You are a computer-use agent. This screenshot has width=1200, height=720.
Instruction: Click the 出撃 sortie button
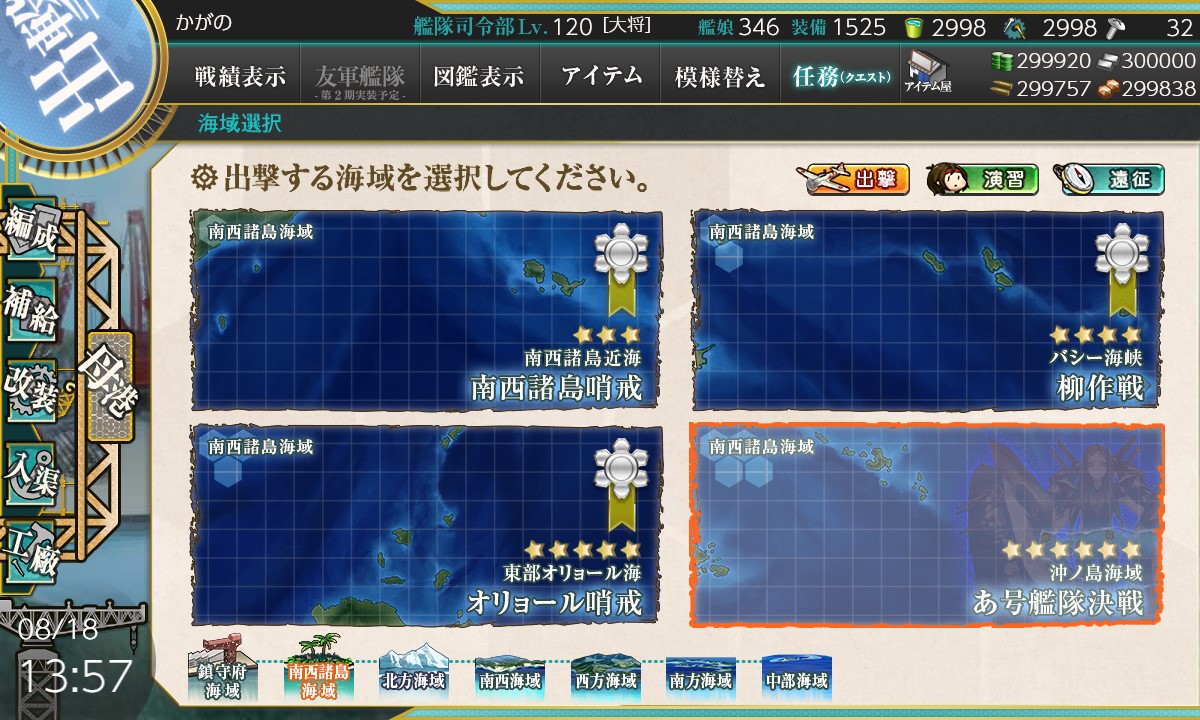[x=853, y=180]
